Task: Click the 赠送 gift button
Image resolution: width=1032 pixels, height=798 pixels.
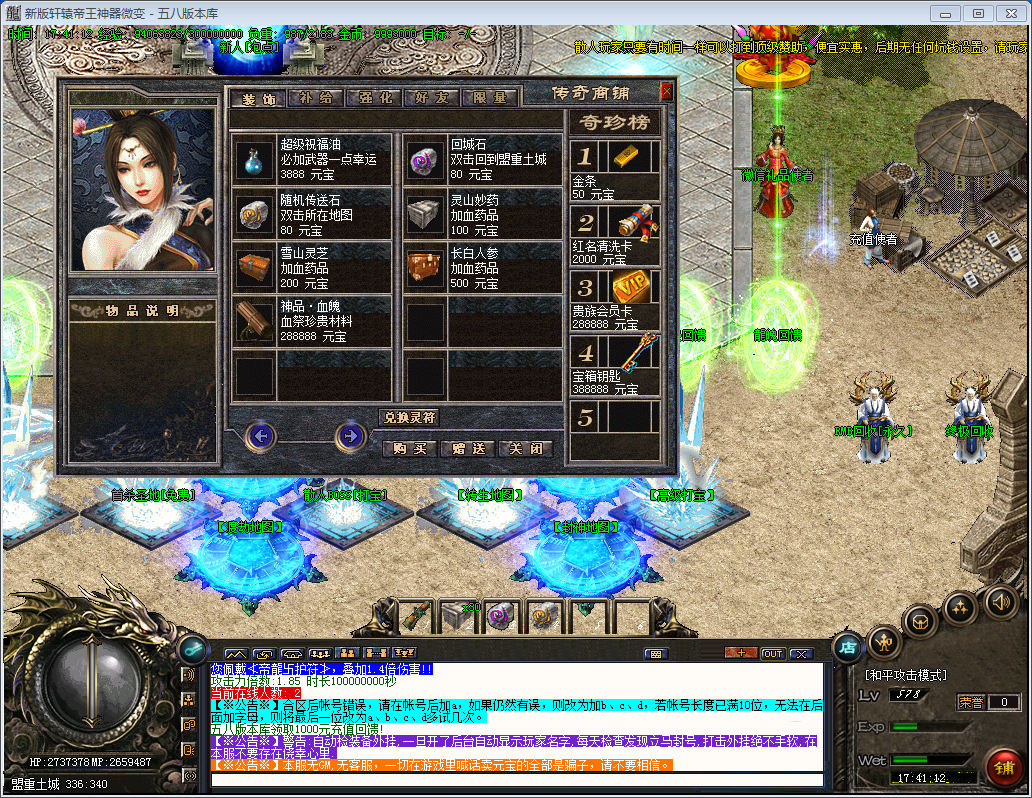Action: pyautogui.click(x=467, y=449)
